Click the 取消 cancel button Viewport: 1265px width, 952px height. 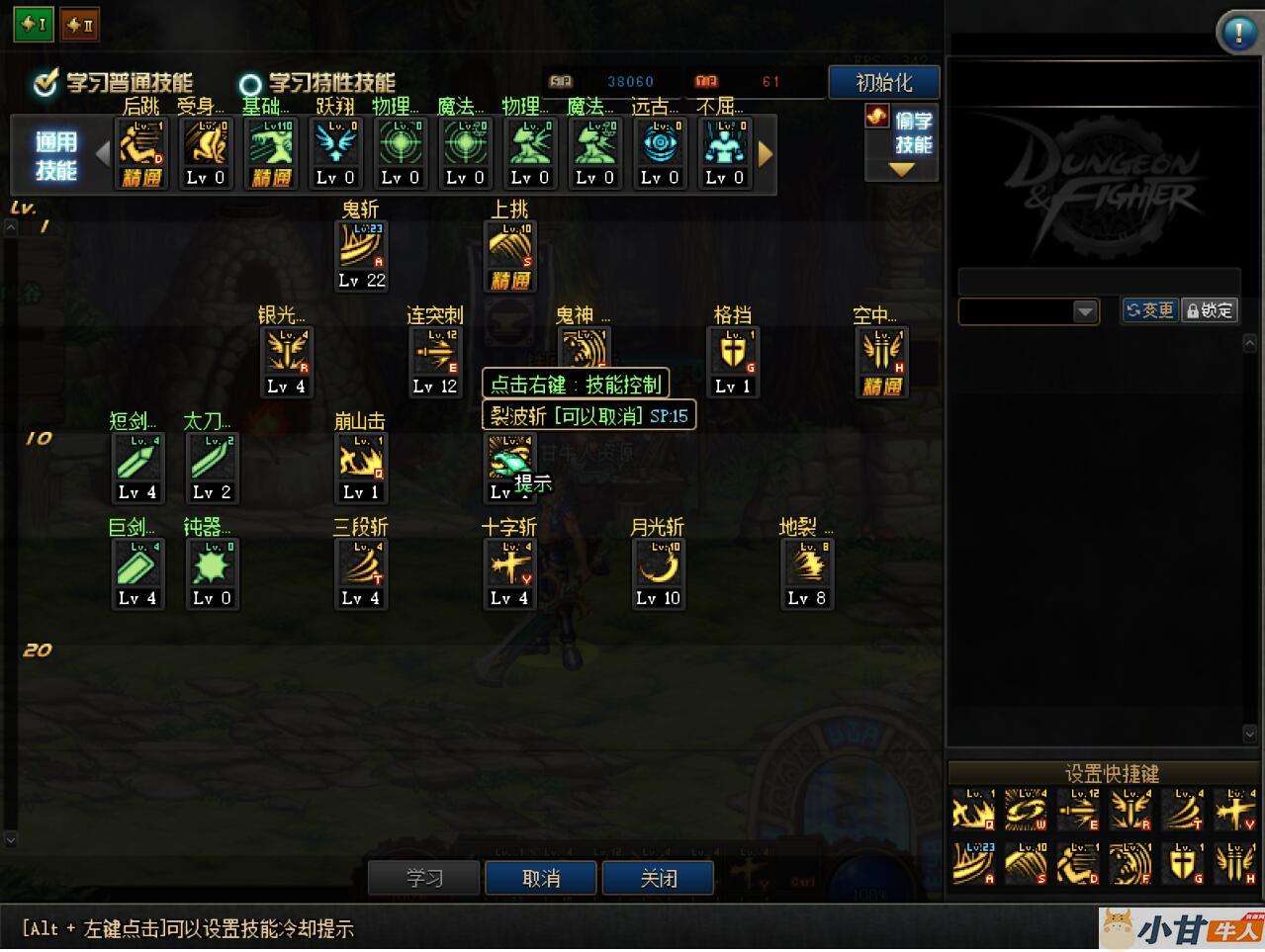click(540, 878)
